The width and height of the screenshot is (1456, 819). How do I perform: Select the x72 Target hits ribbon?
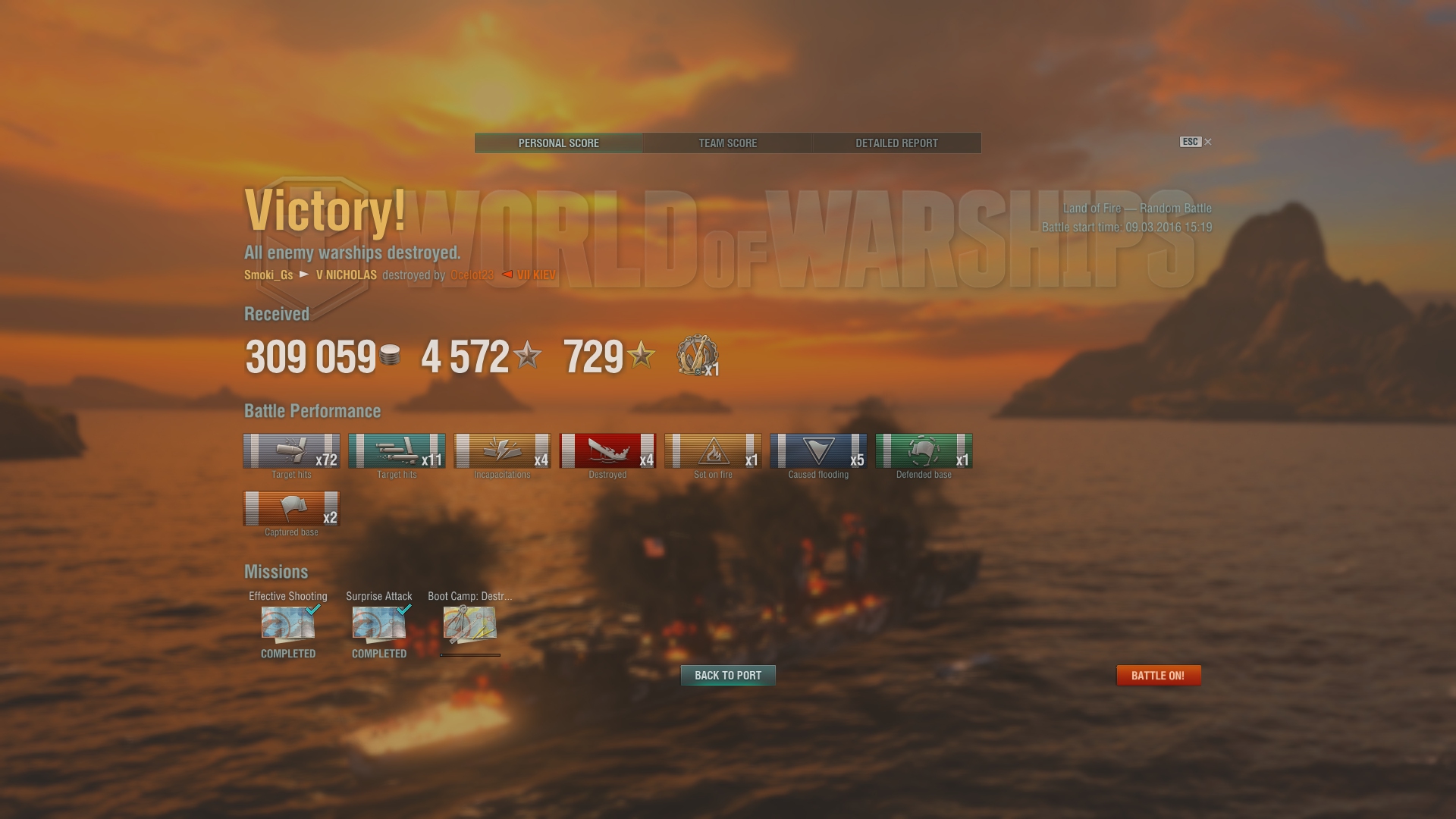[291, 451]
